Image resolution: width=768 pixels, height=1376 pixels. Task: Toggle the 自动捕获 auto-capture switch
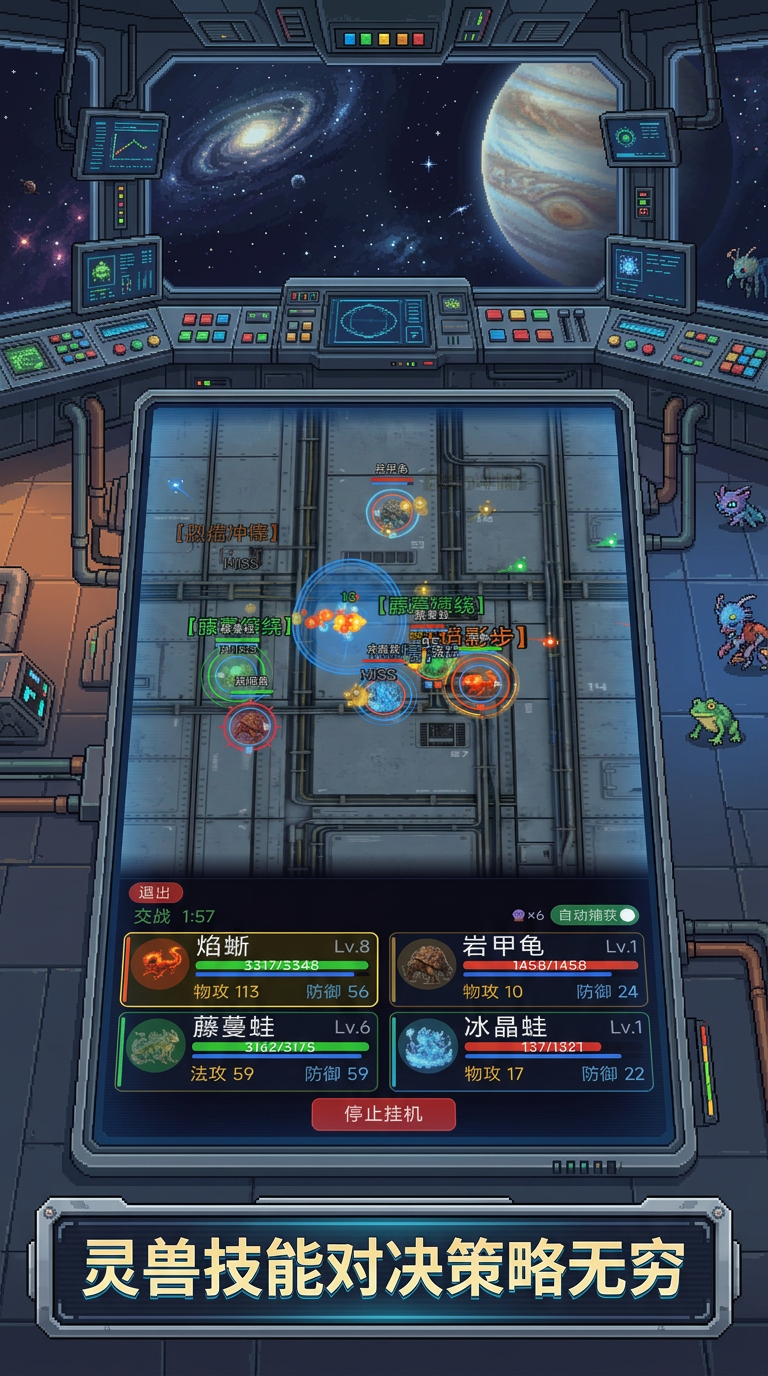click(626, 915)
